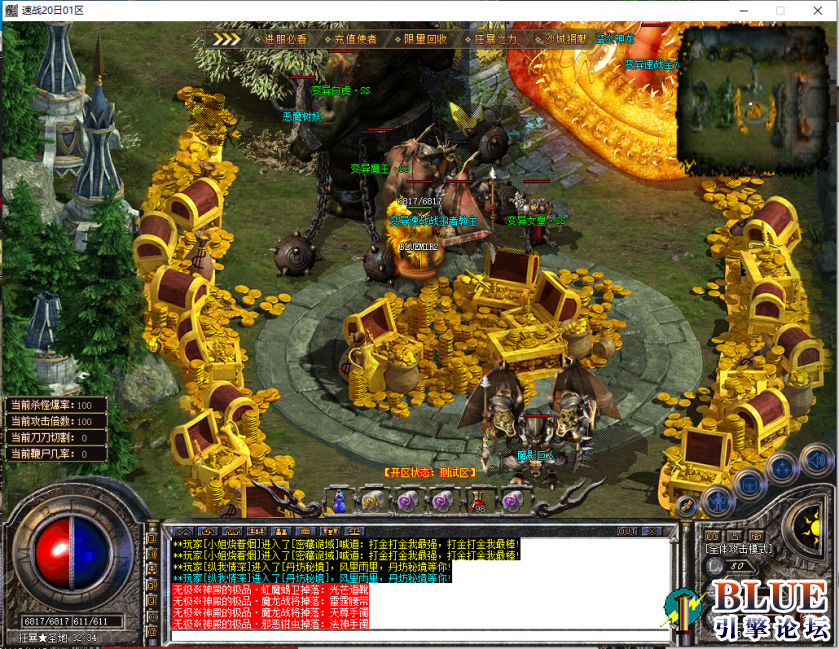839x649 pixels.
Task: Collapse the top menu with the arrows button
Action: 227,39
